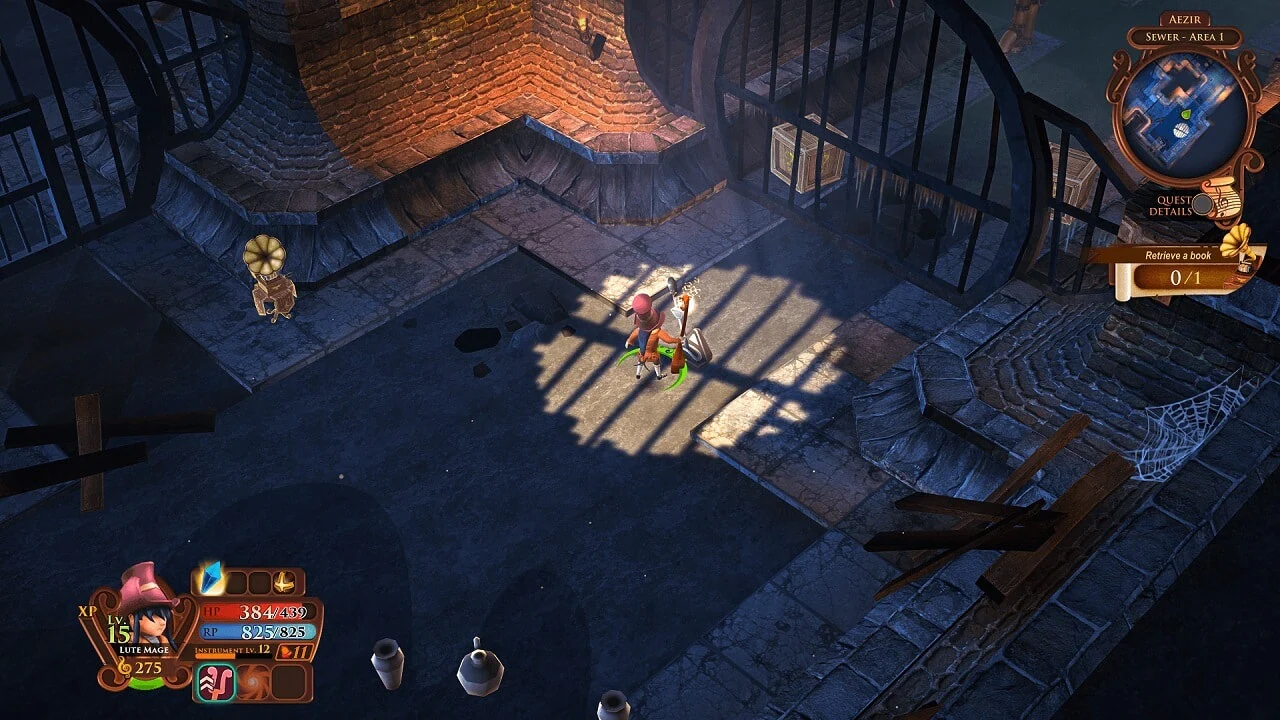Select the dark vortex skill icon
The width and height of the screenshot is (1280, 720).
253,683
